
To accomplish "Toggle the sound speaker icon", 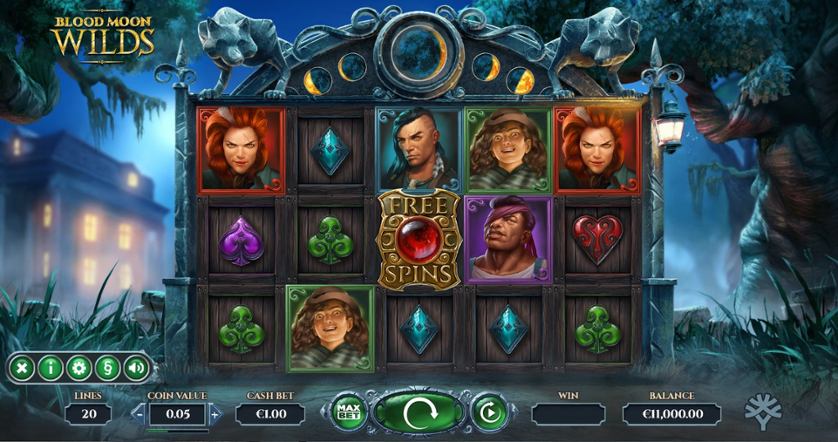I will click(x=135, y=368).
